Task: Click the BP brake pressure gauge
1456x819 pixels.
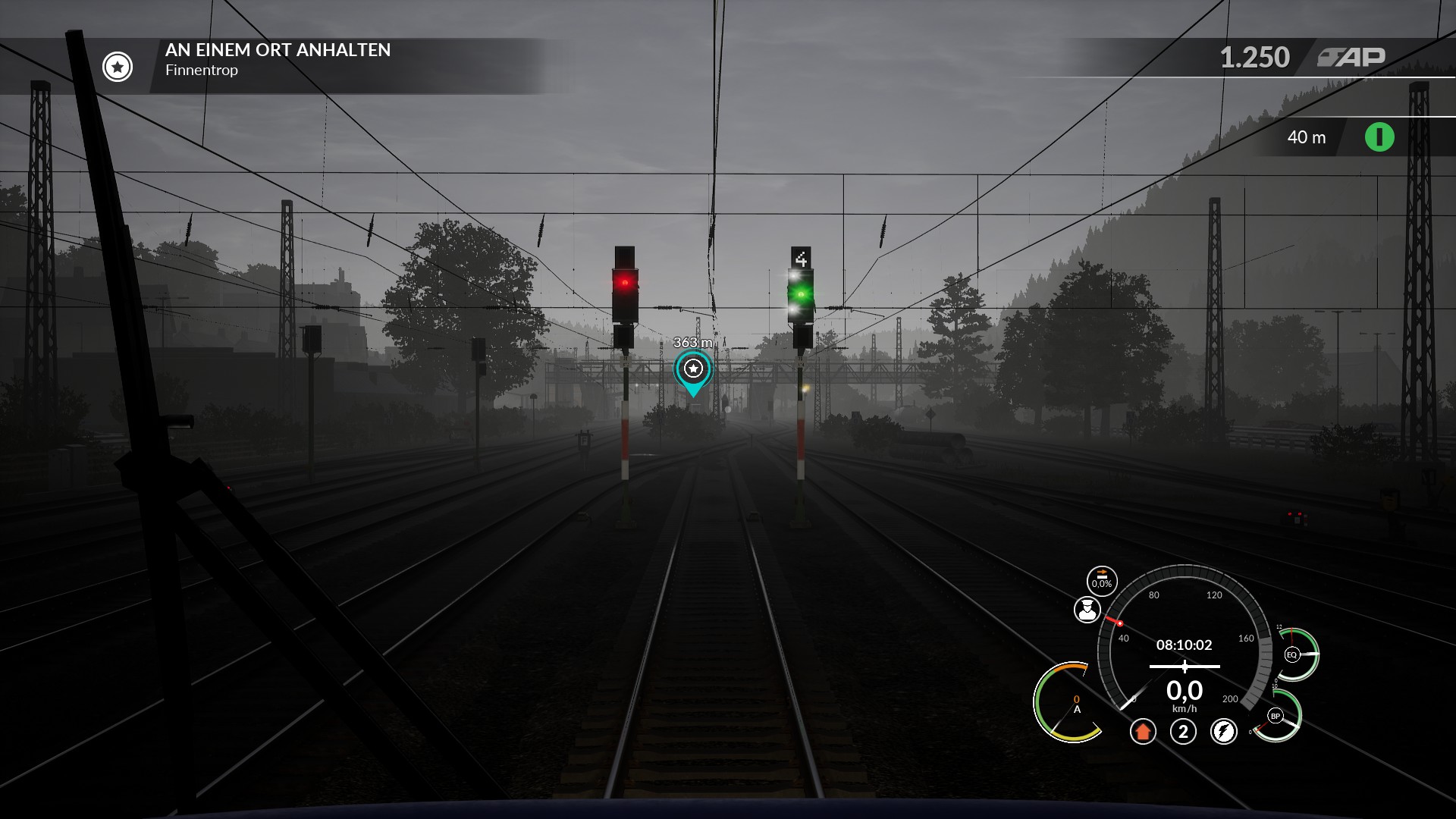Action: tap(1276, 716)
